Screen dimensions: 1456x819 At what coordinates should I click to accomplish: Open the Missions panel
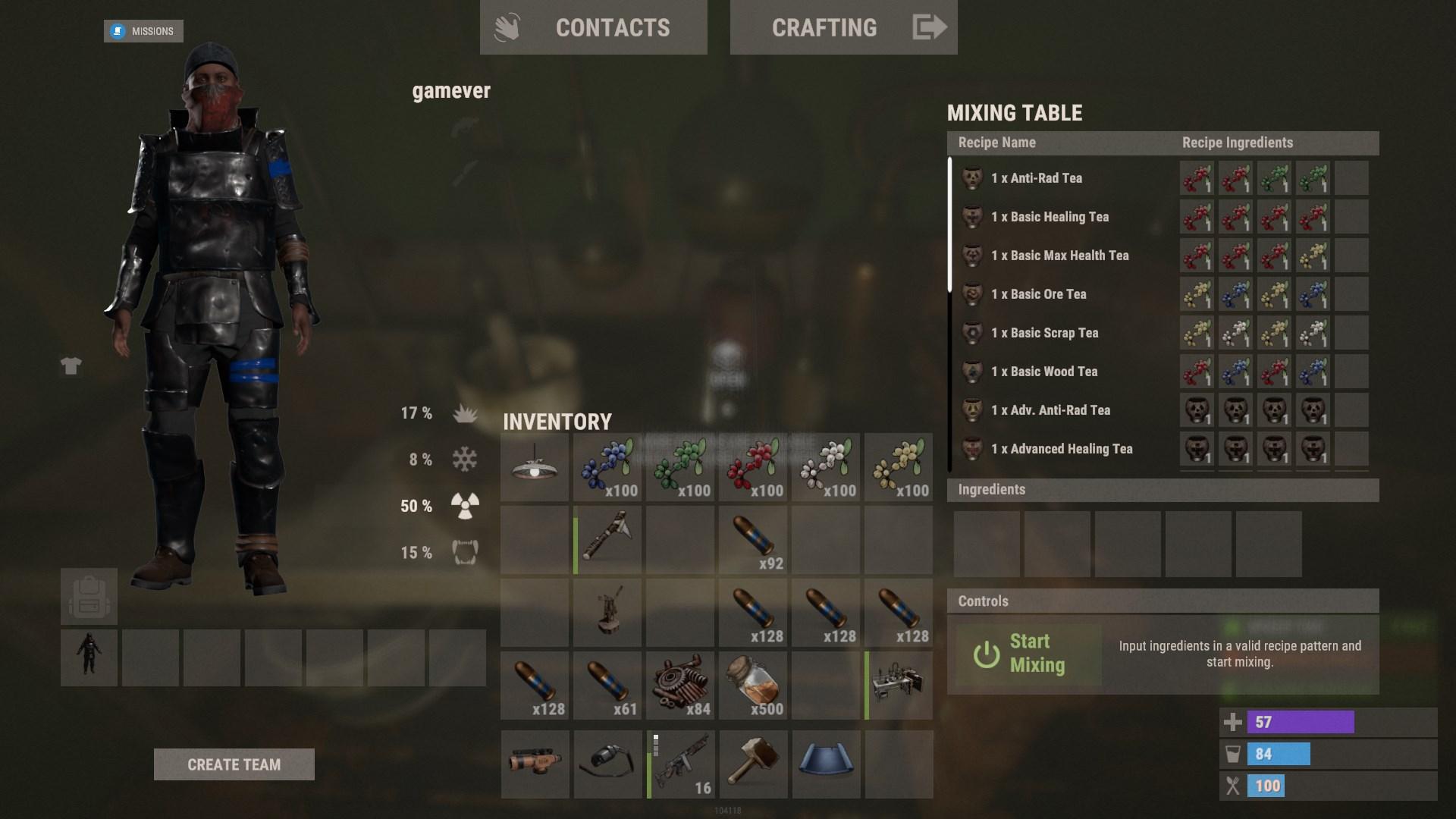(x=144, y=31)
